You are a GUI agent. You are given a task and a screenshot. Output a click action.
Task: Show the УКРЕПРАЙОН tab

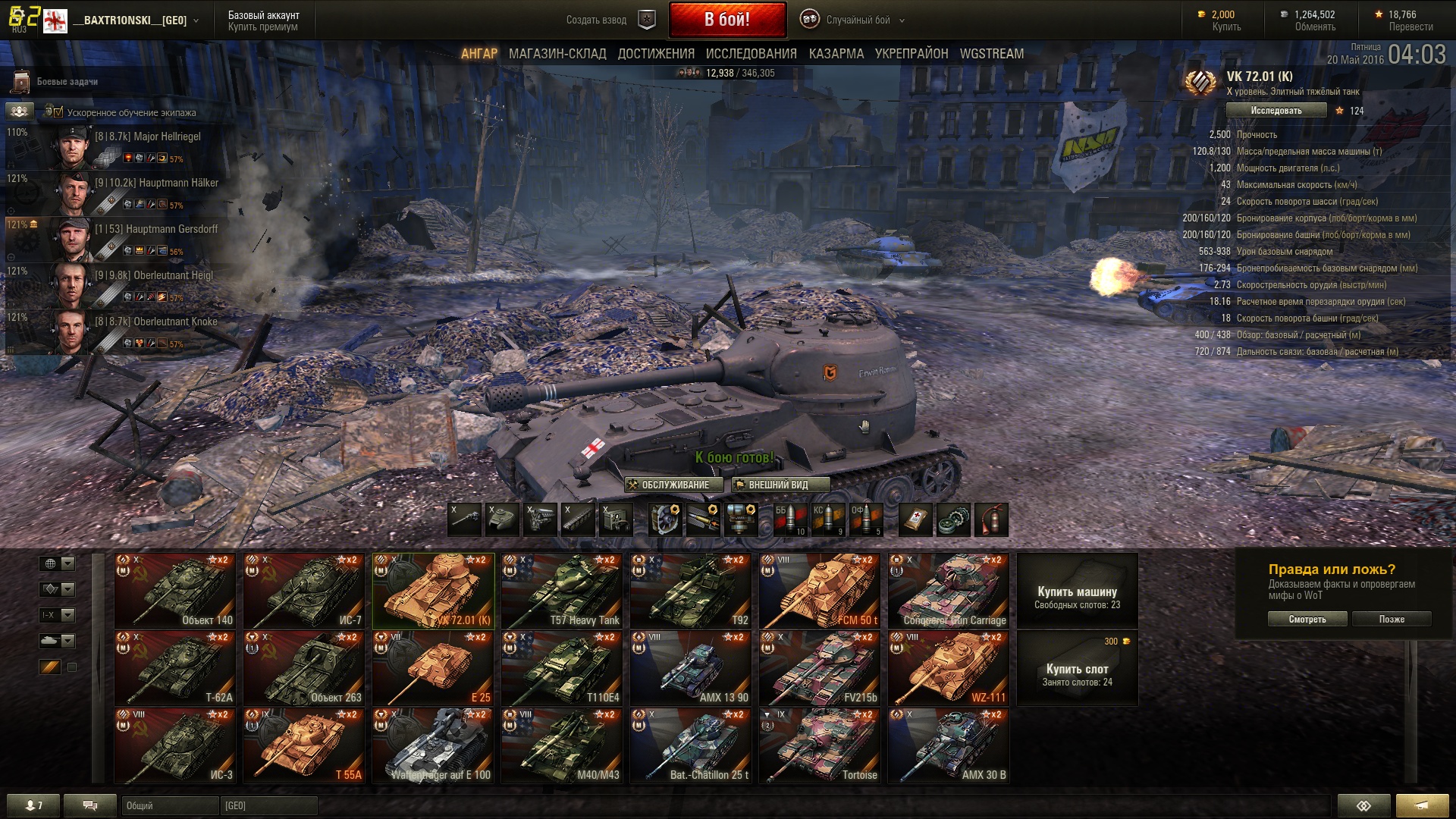click(912, 54)
